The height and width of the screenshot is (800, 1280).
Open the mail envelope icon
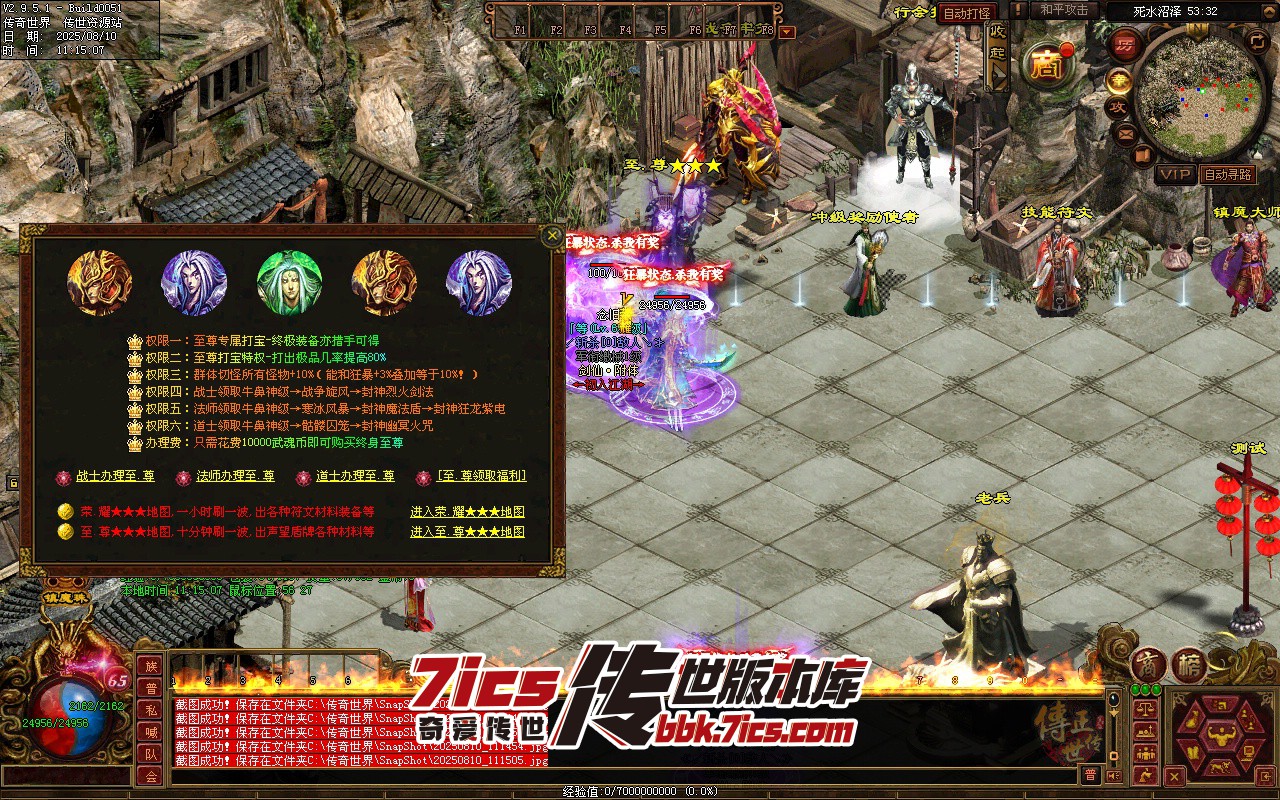coord(1126,132)
